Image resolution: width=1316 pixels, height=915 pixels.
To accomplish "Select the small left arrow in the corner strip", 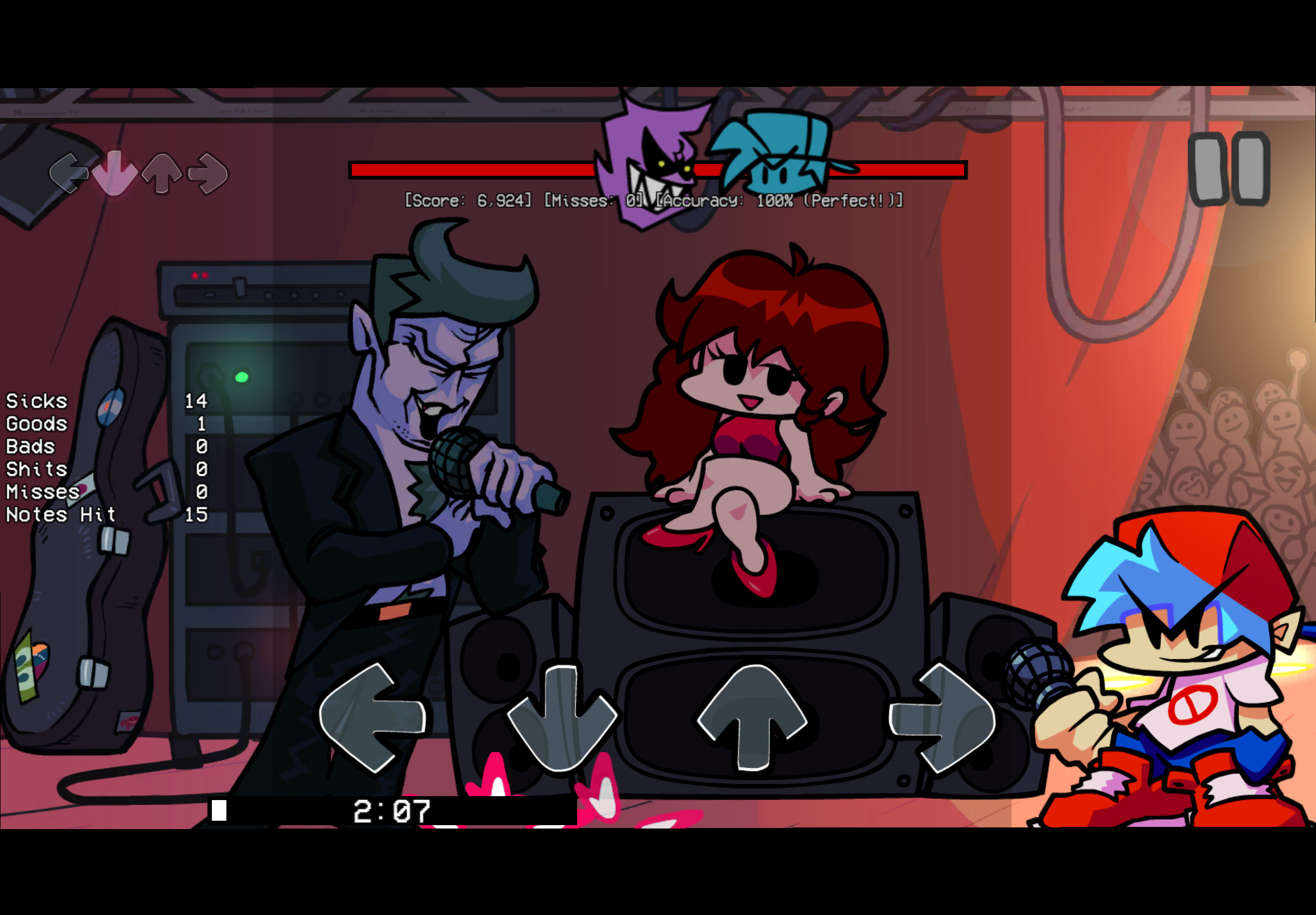I will pyautogui.click(x=70, y=172).
